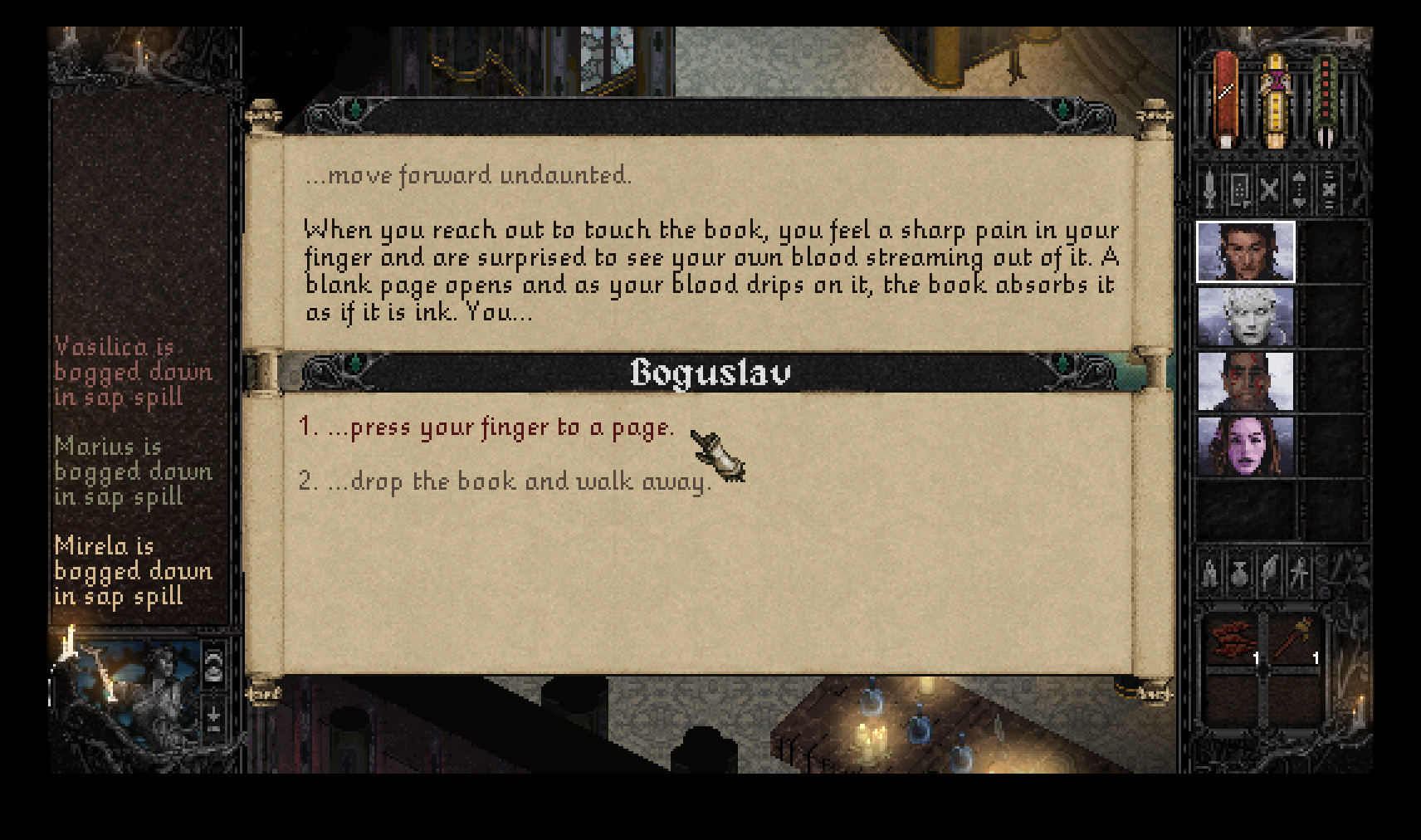Select the pincers icon in the lower skill row
Screen dimensions: 1421x840
coord(1209,573)
